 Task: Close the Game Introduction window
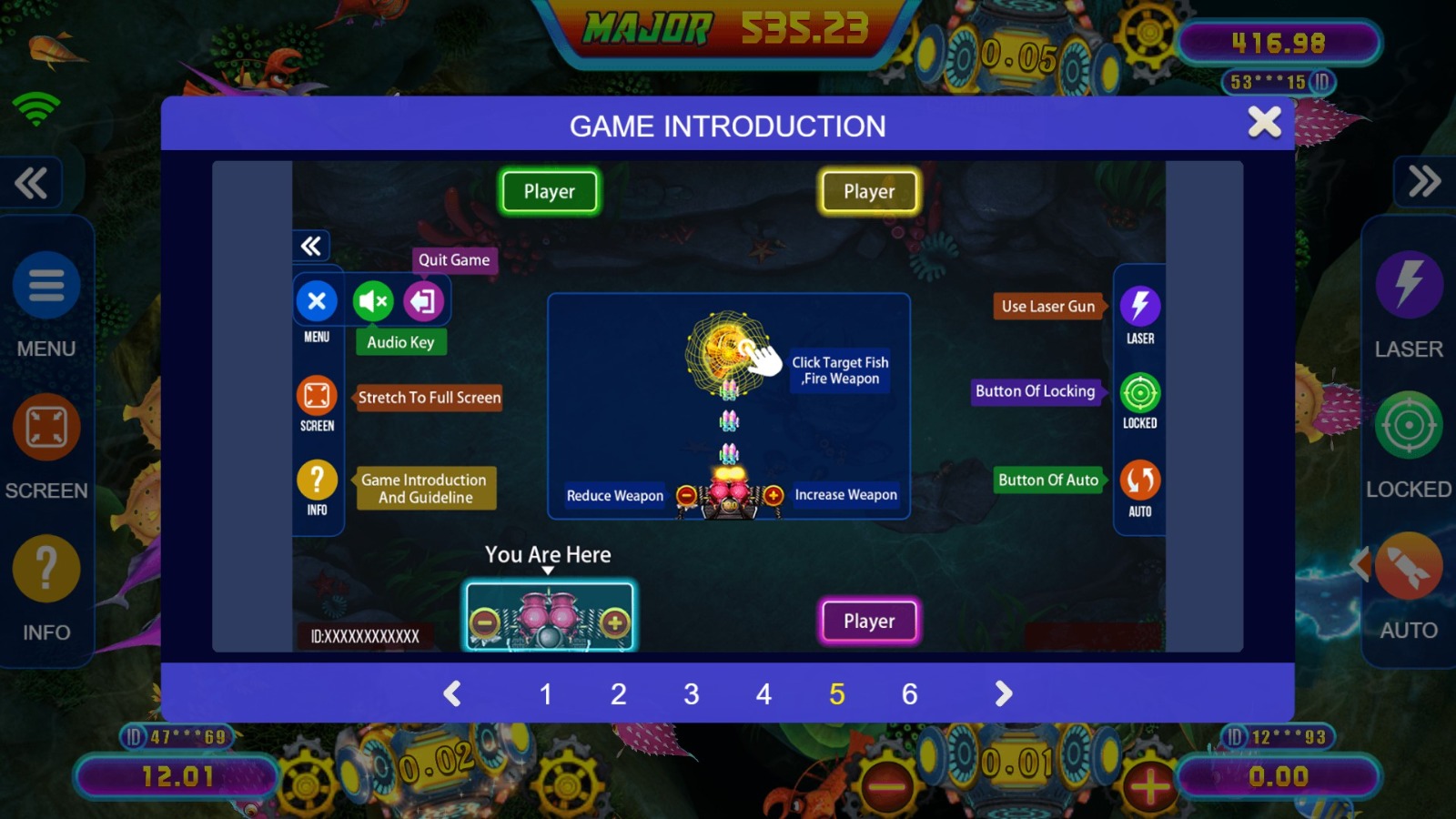pyautogui.click(x=1264, y=122)
